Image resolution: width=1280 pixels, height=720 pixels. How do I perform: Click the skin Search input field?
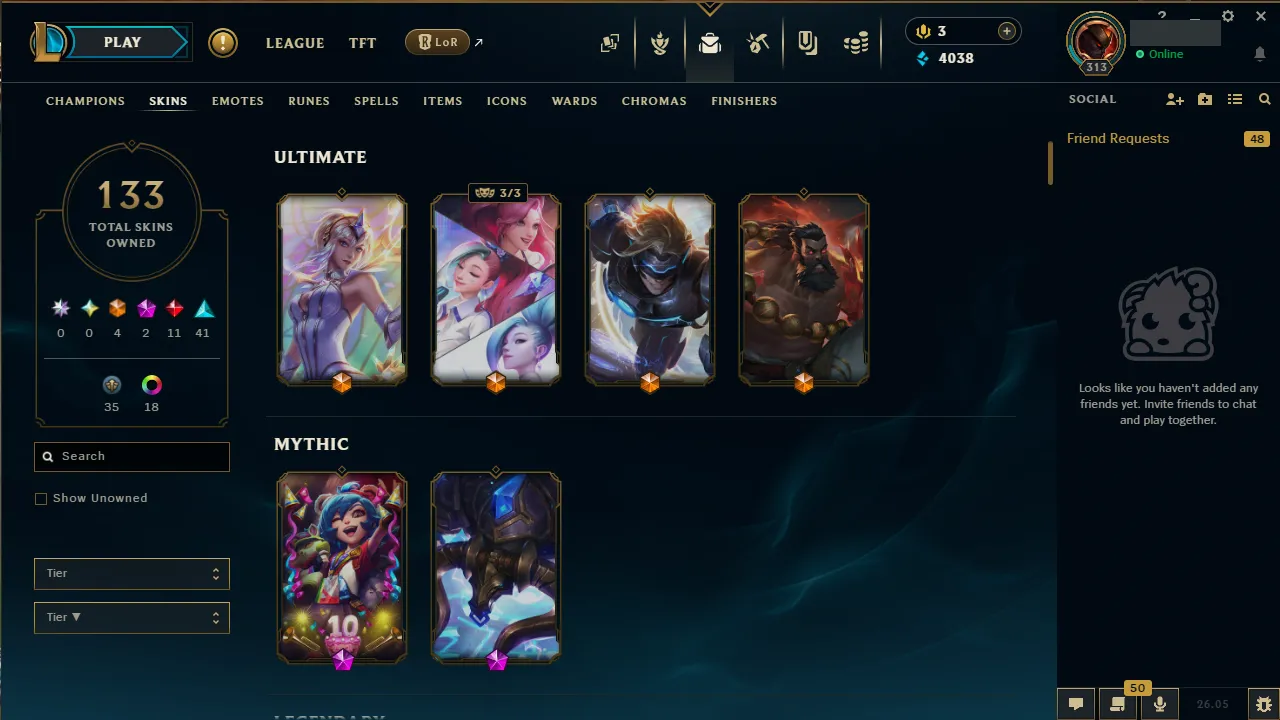tap(131, 456)
